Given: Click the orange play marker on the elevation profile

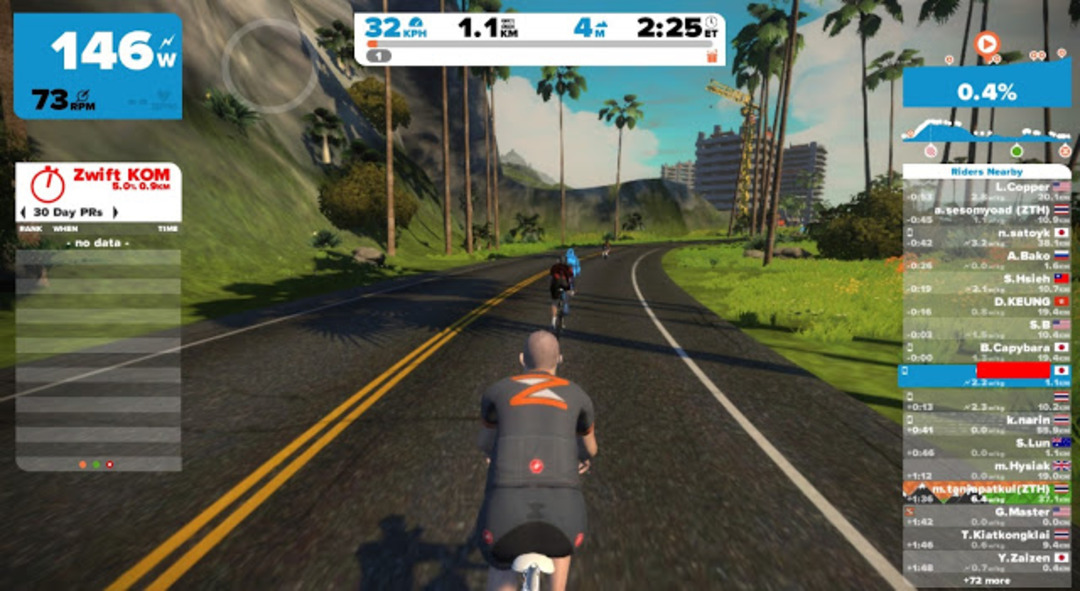Looking at the screenshot, I should pos(986,44).
